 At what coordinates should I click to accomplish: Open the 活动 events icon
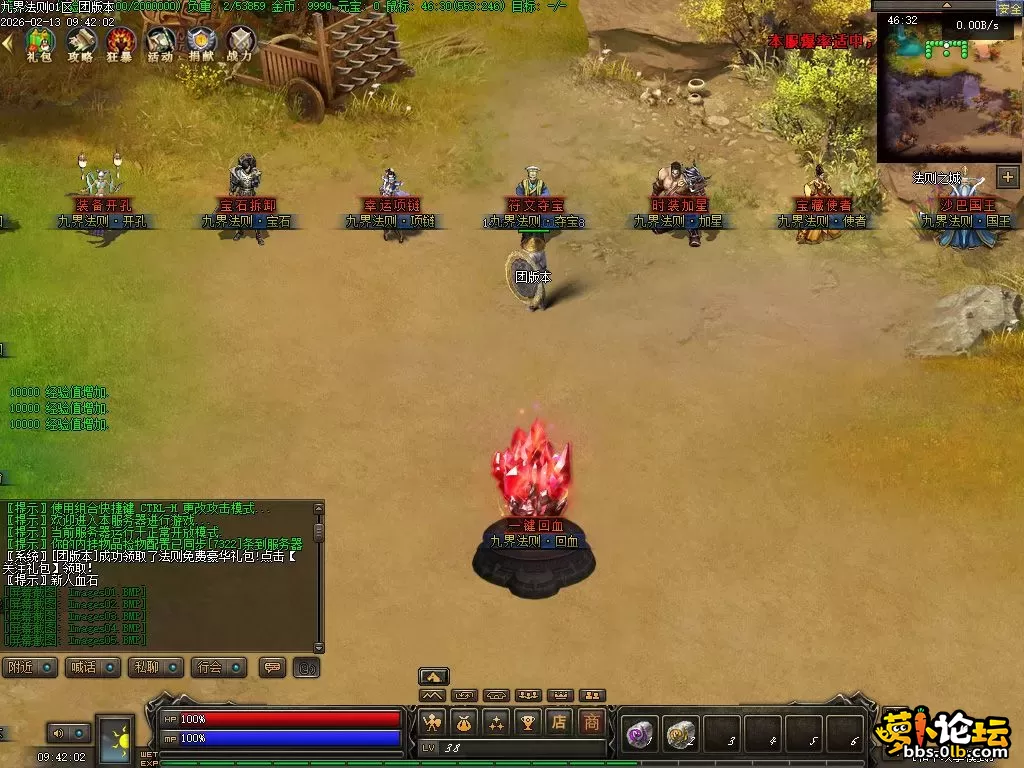[160, 42]
